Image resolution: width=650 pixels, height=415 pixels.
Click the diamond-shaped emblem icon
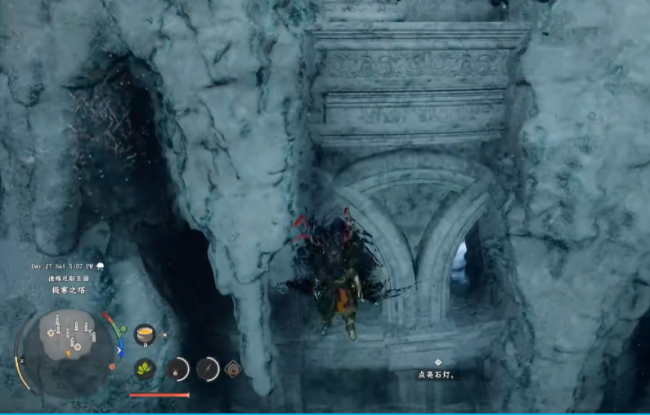[x=233, y=367]
